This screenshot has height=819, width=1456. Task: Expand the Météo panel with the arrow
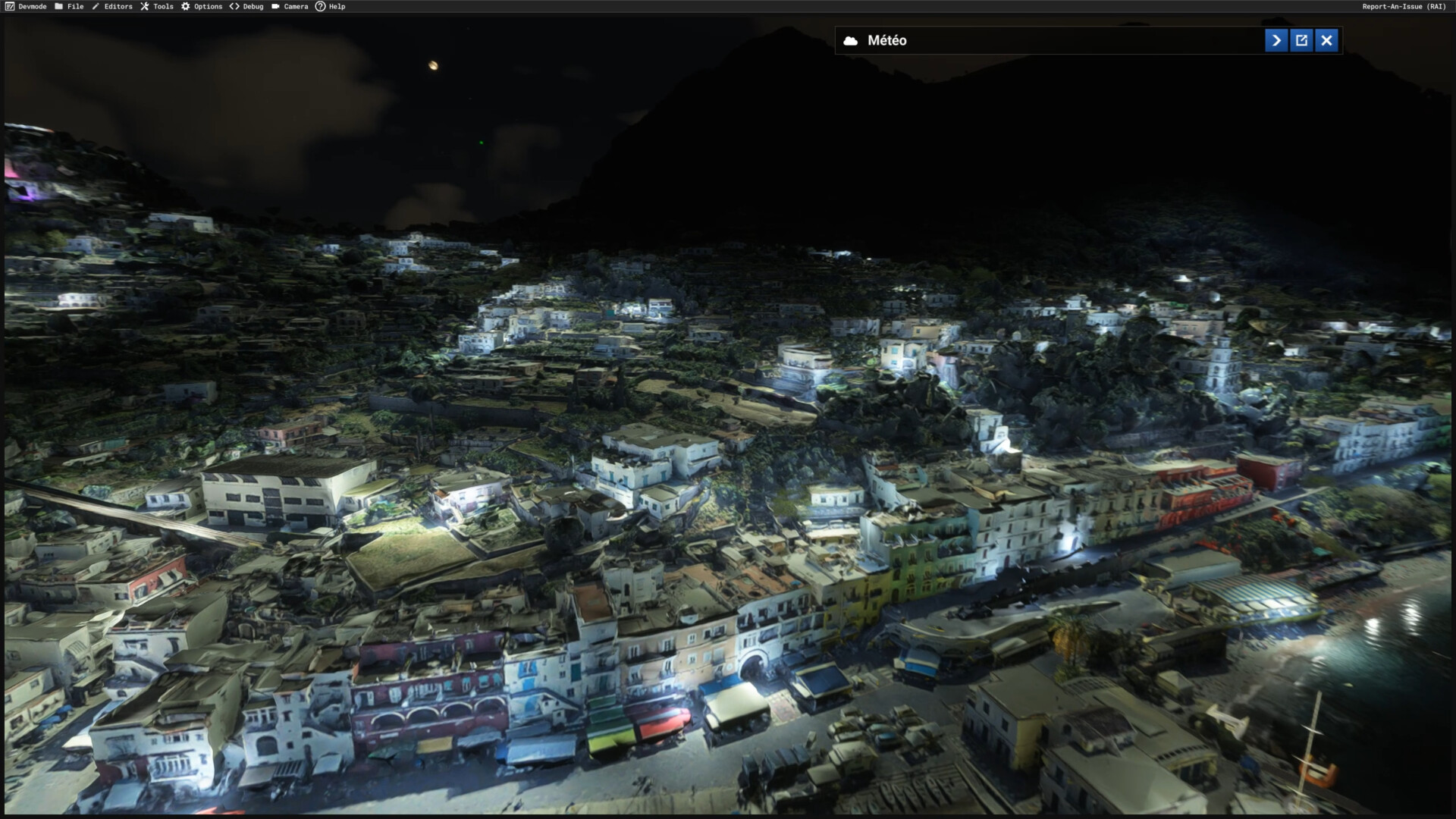1276,41
